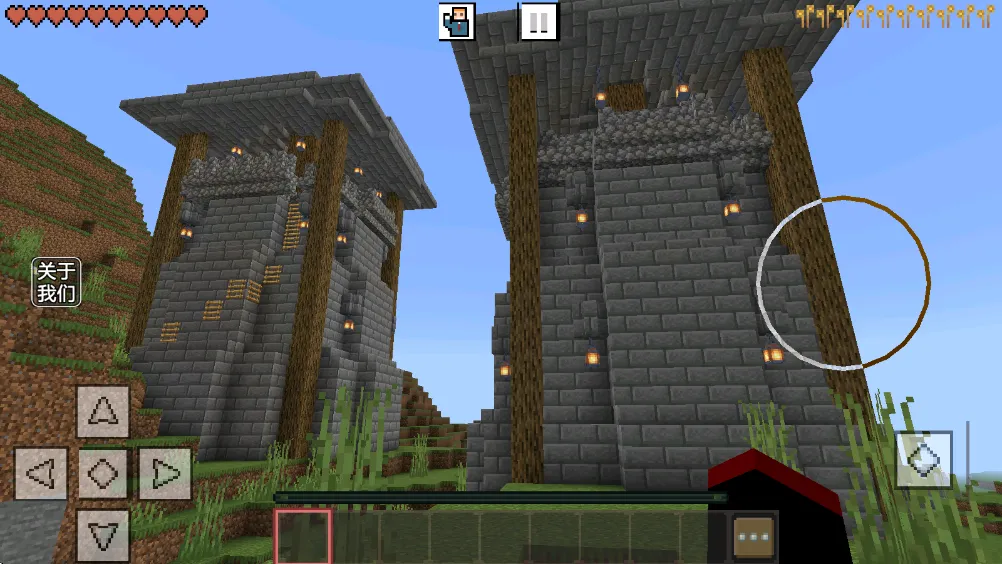Strafe right with the right arrow
The image size is (1002, 564).
coord(164,473)
